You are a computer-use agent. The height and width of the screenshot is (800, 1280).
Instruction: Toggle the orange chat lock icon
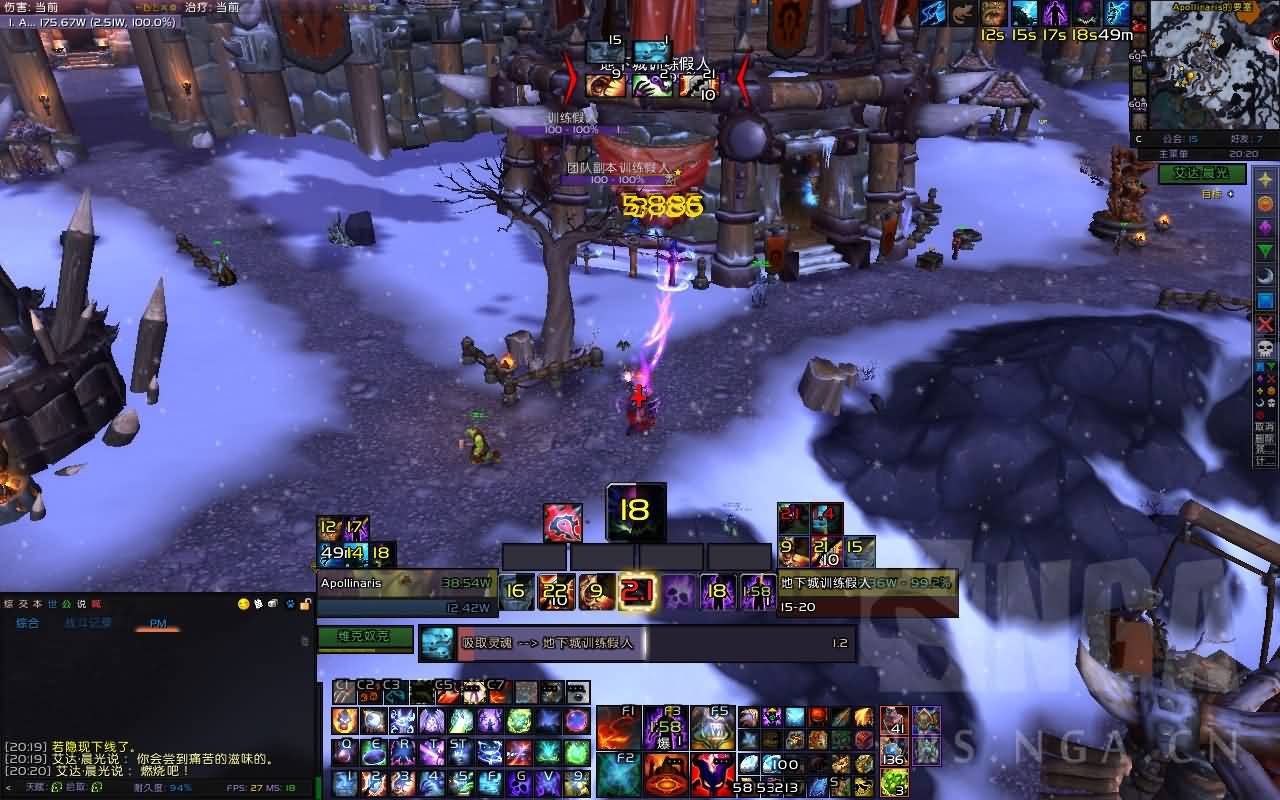pyautogui.click(x=305, y=604)
